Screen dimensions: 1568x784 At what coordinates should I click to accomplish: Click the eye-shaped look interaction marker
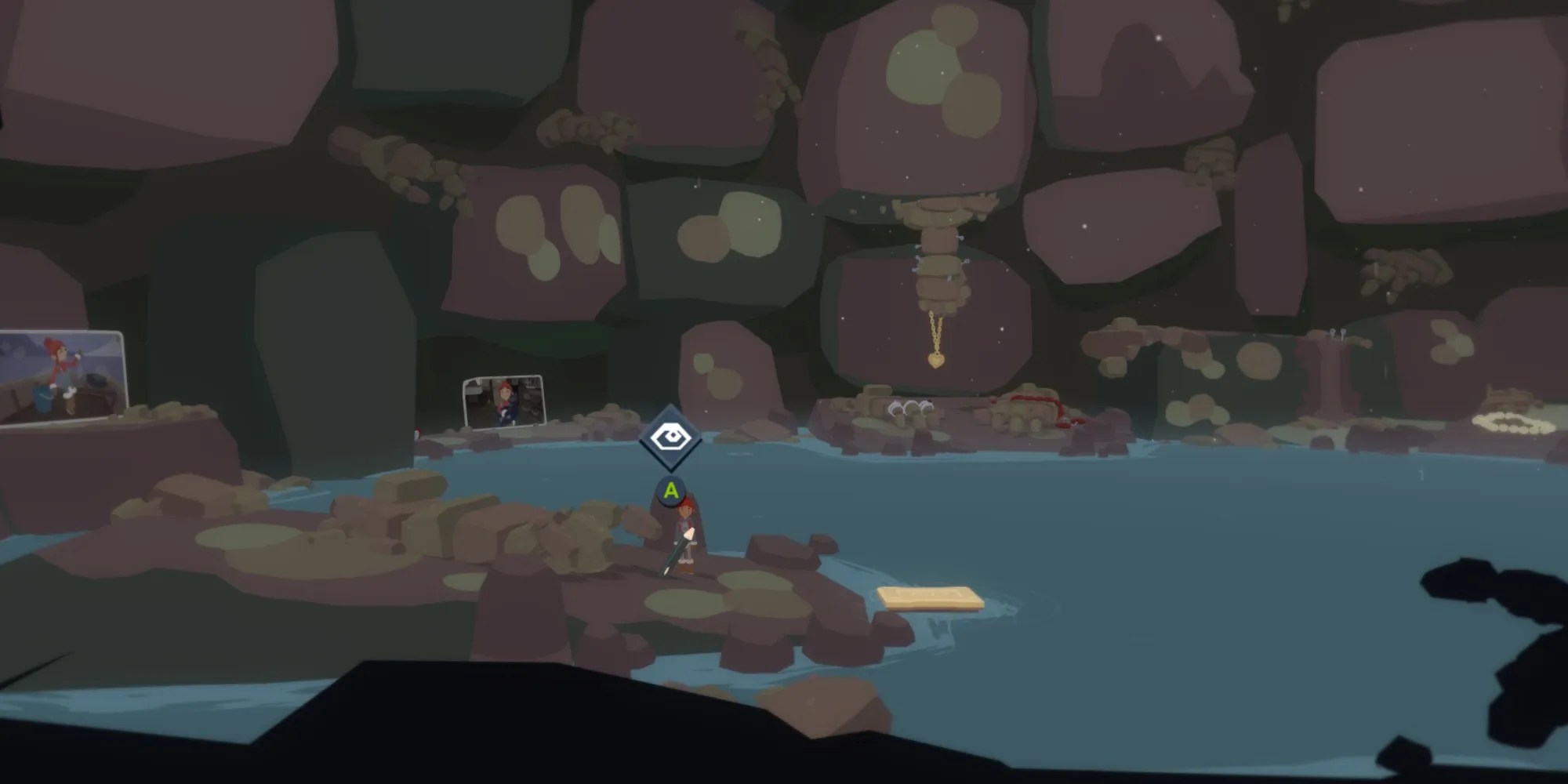[670, 437]
